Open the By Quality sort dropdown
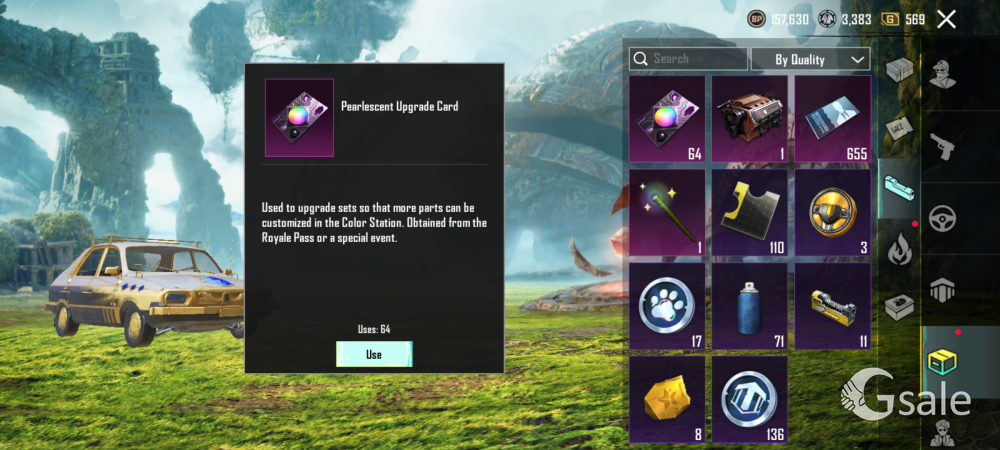This screenshot has height=450, width=1000. coord(811,59)
